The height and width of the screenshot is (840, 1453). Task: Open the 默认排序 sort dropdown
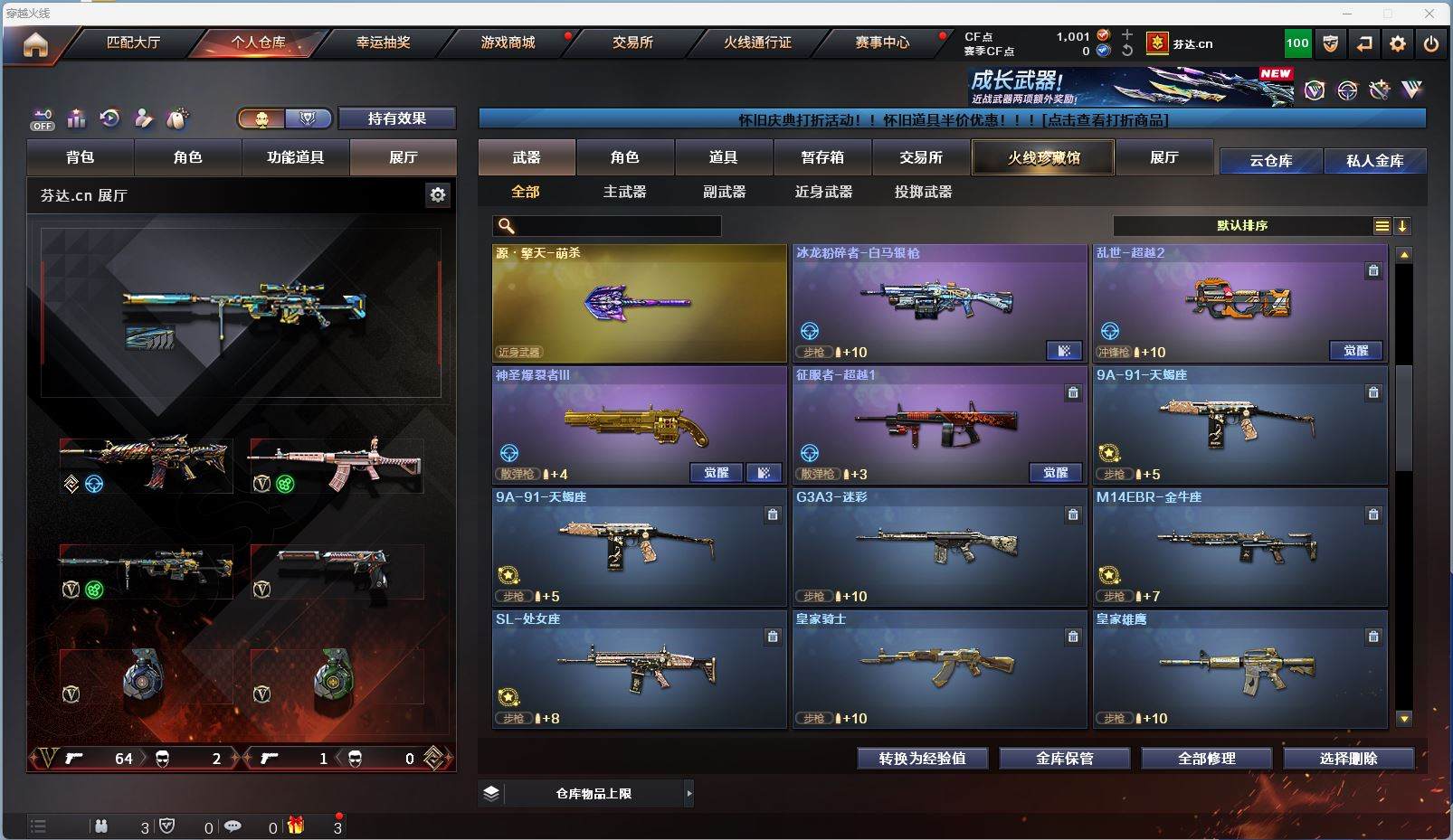[1242, 226]
